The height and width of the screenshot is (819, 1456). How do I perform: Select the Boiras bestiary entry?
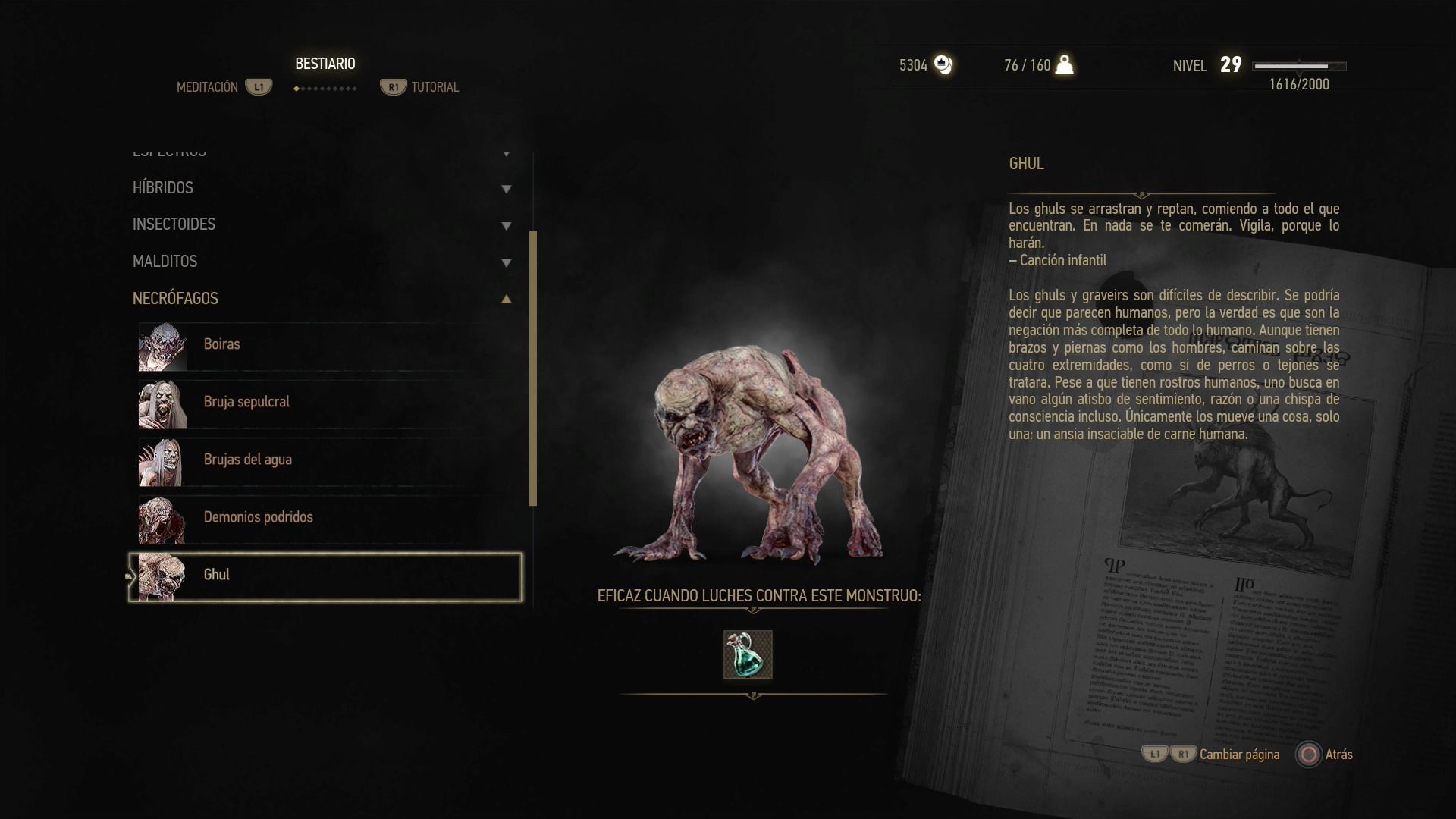coord(326,345)
